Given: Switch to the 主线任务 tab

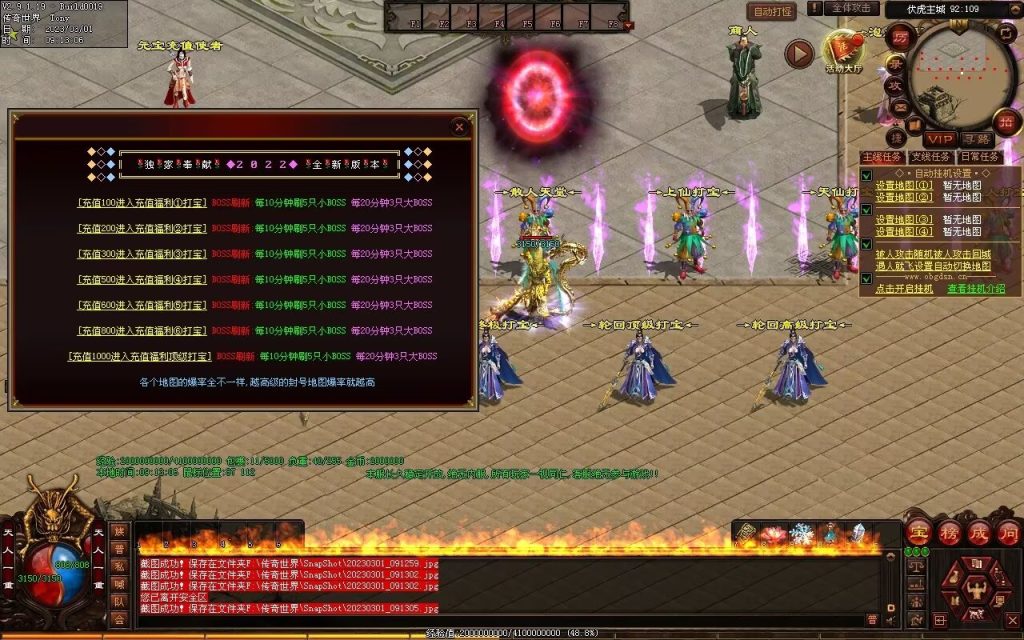Looking at the screenshot, I should (882, 157).
